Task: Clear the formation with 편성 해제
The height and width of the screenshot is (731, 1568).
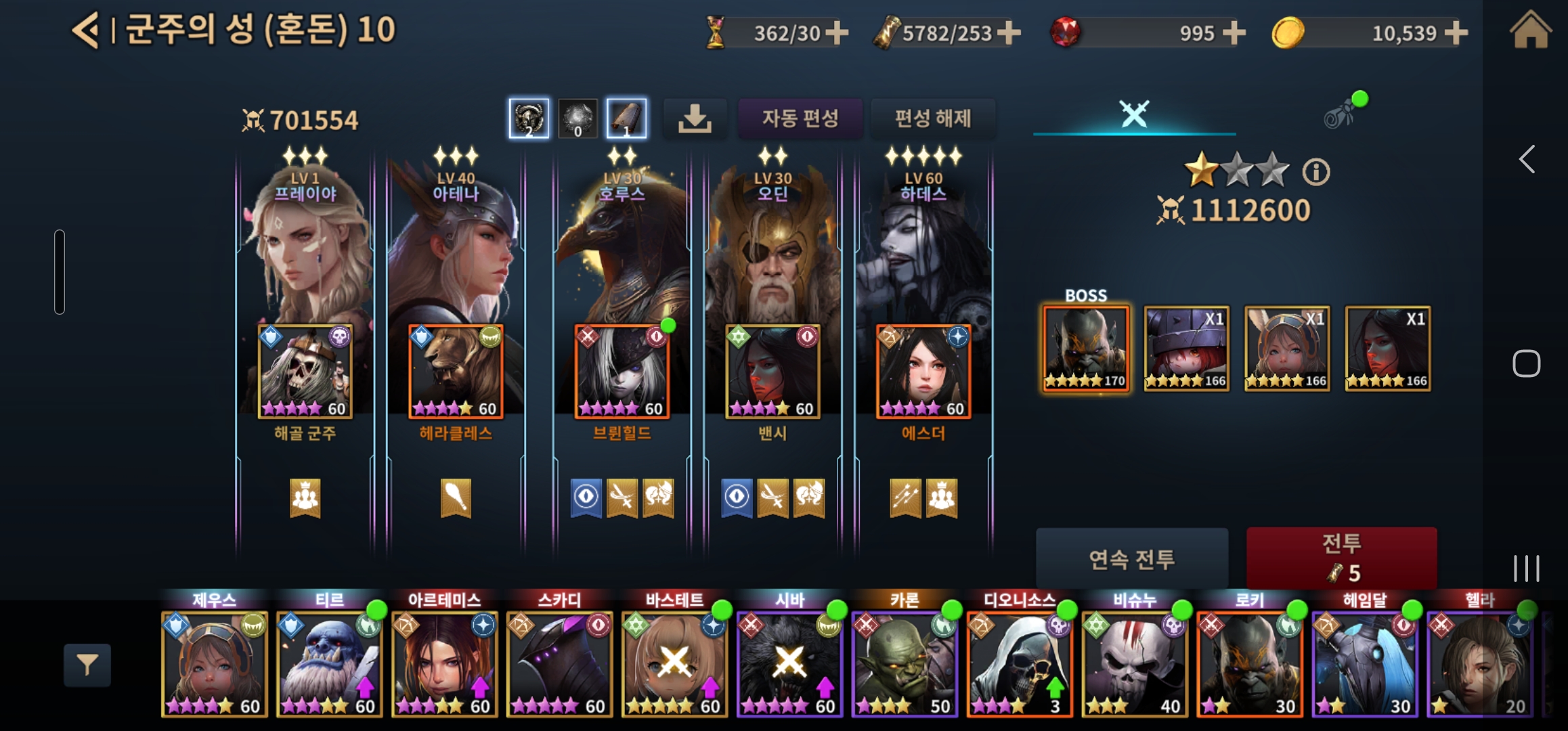Action: click(x=933, y=119)
